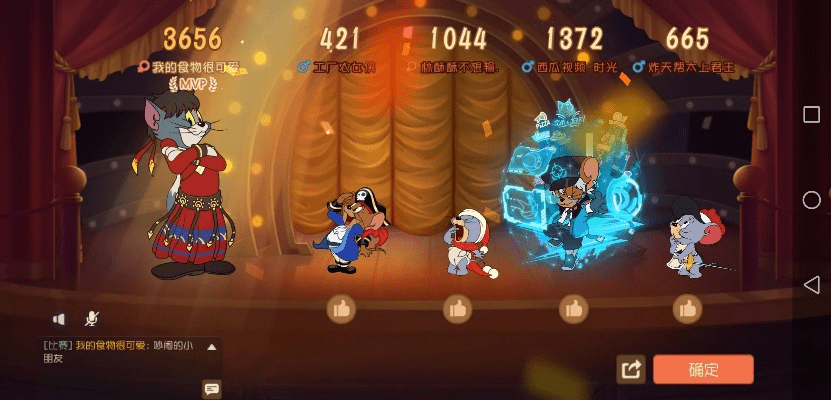This screenshot has height=400, width=831.
Task: Tap the Android home circle button
Action: coord(811,200)
